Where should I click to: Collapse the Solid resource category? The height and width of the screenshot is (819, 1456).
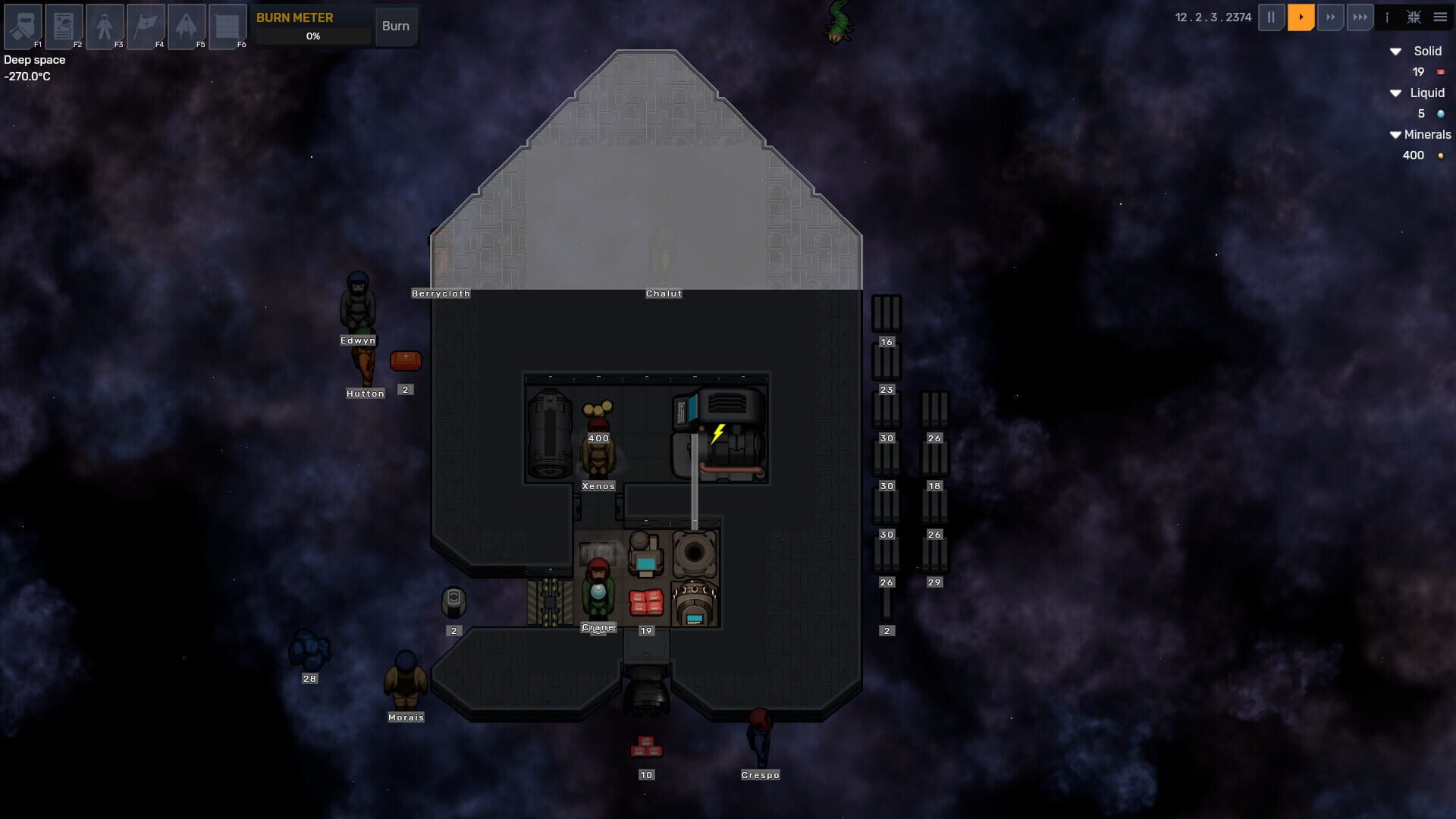pyautogui.click(x=1395, y=52)
